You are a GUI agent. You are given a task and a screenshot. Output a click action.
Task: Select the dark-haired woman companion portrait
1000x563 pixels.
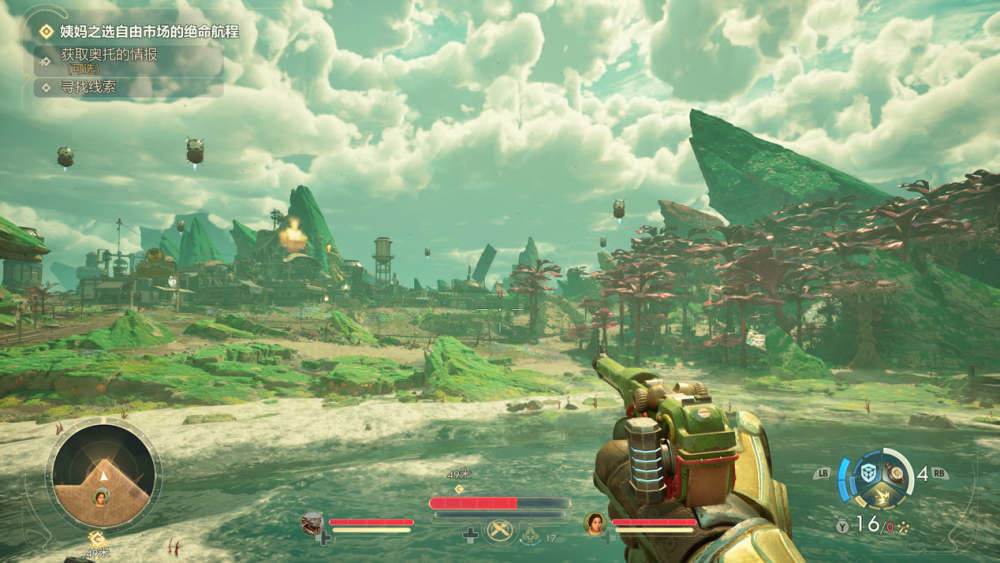pyautogui.click(x=594, y=522)
